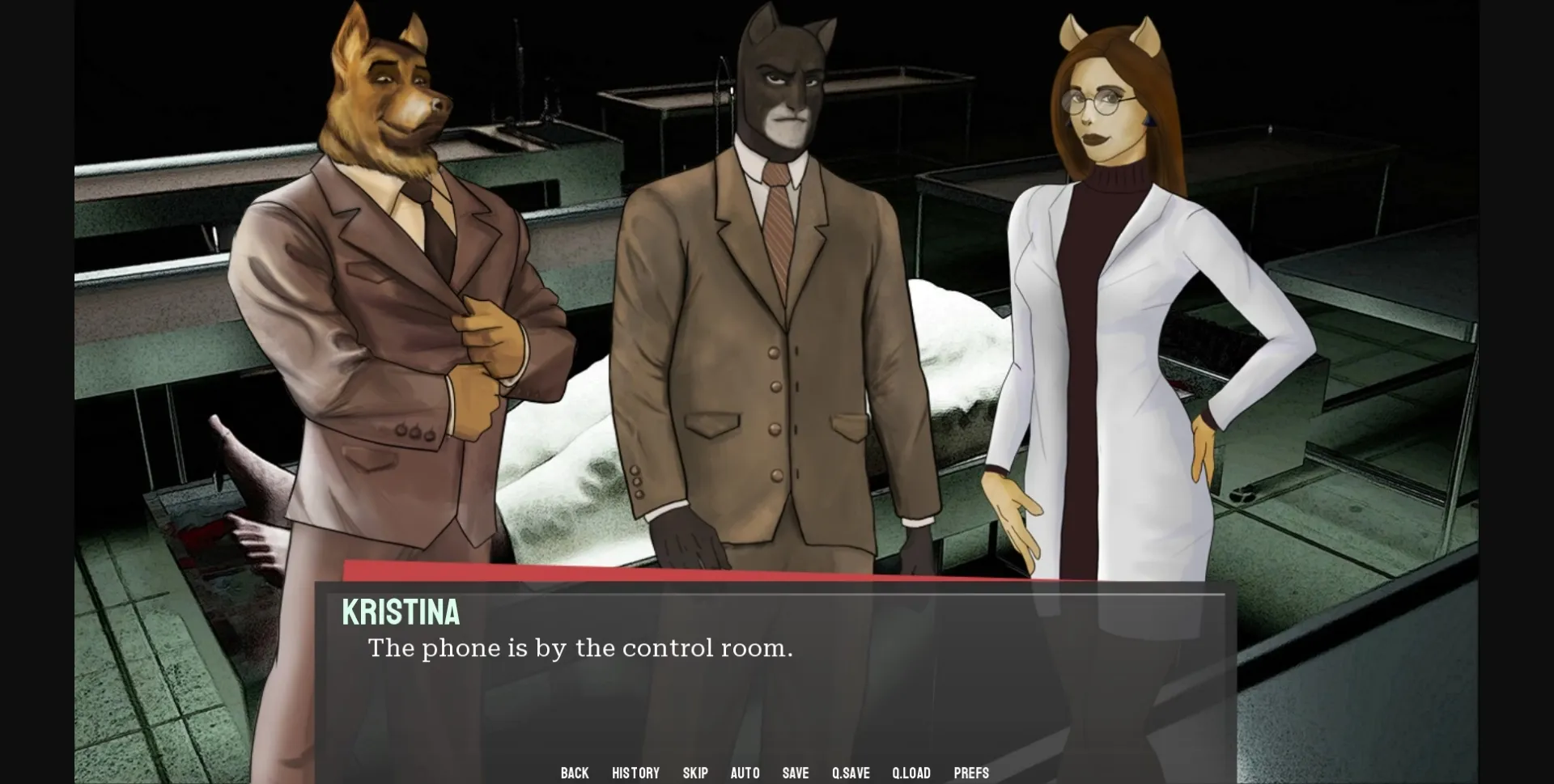Enable SKIP mode to fast-forward text
Image resolution: width=1554 pixels, height=784 pixels.
point(695,773)
